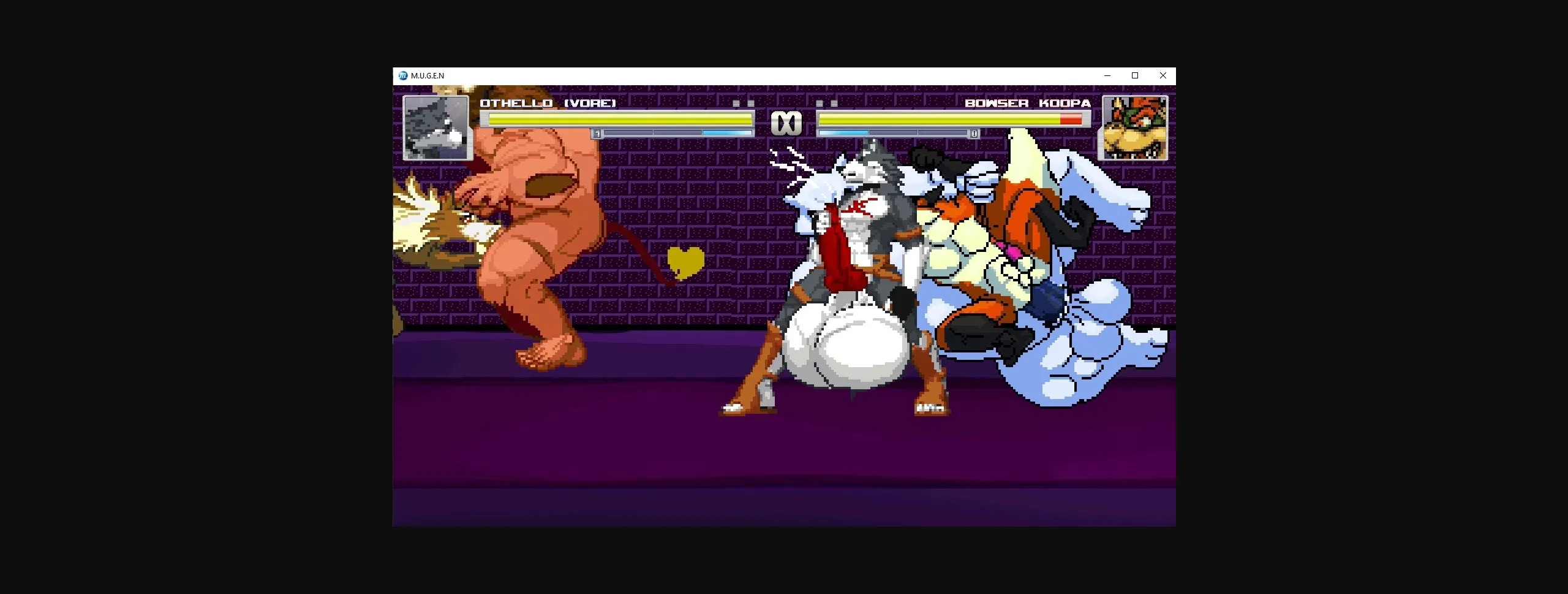The image size is (1568, 594).
Task: Click the infinity round timer symbol
Action: coord(787,121)
